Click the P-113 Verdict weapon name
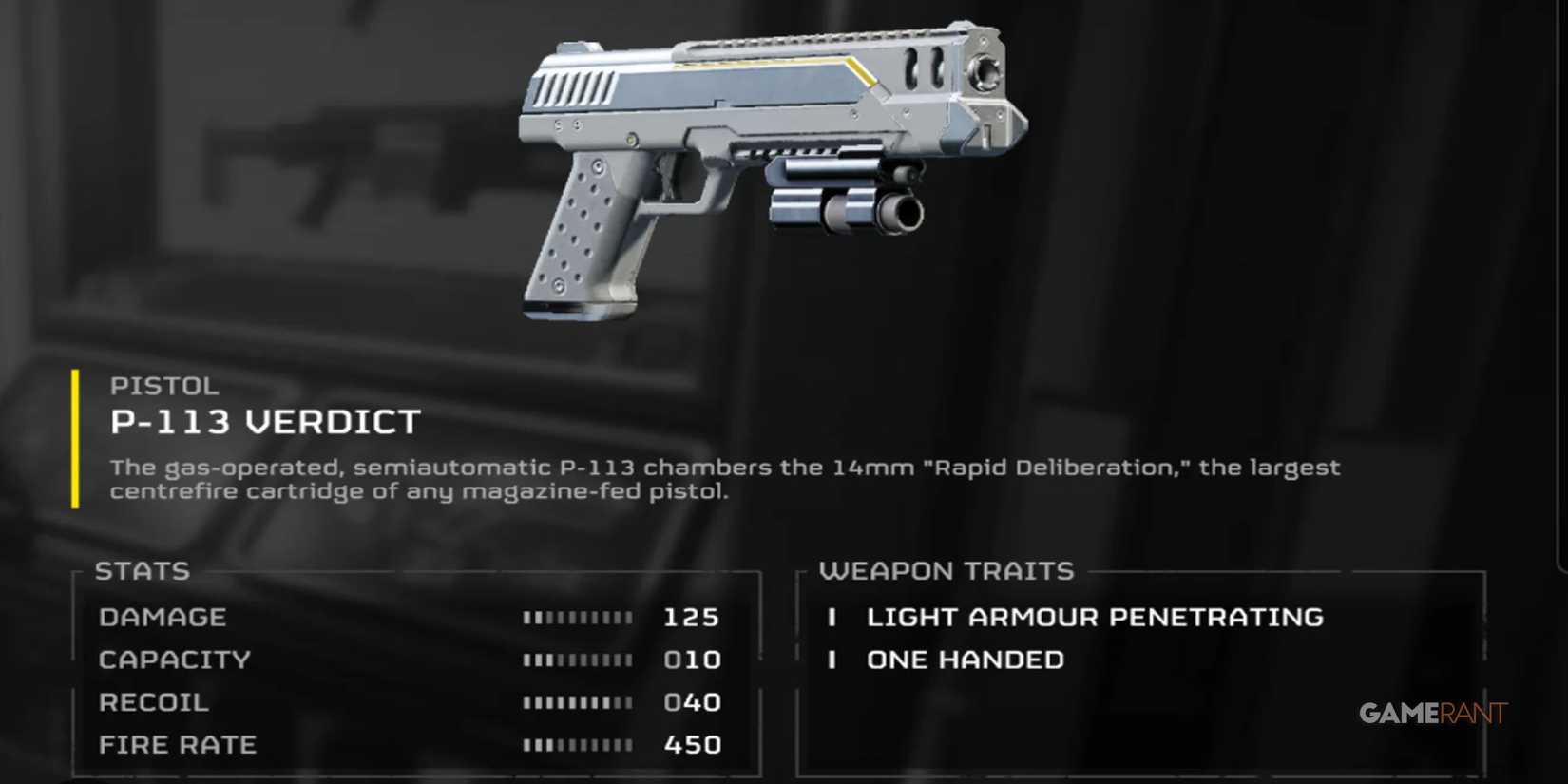Viewport: 1568px width, 784px height. pyautogui.click(x=265, y=421)
